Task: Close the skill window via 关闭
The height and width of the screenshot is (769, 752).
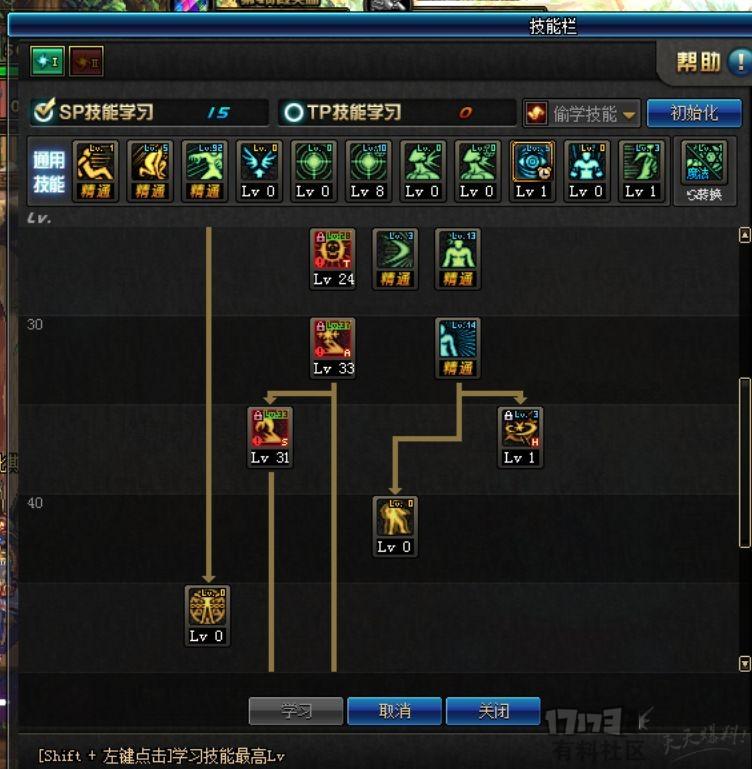Action: click(x=493, y=711)
